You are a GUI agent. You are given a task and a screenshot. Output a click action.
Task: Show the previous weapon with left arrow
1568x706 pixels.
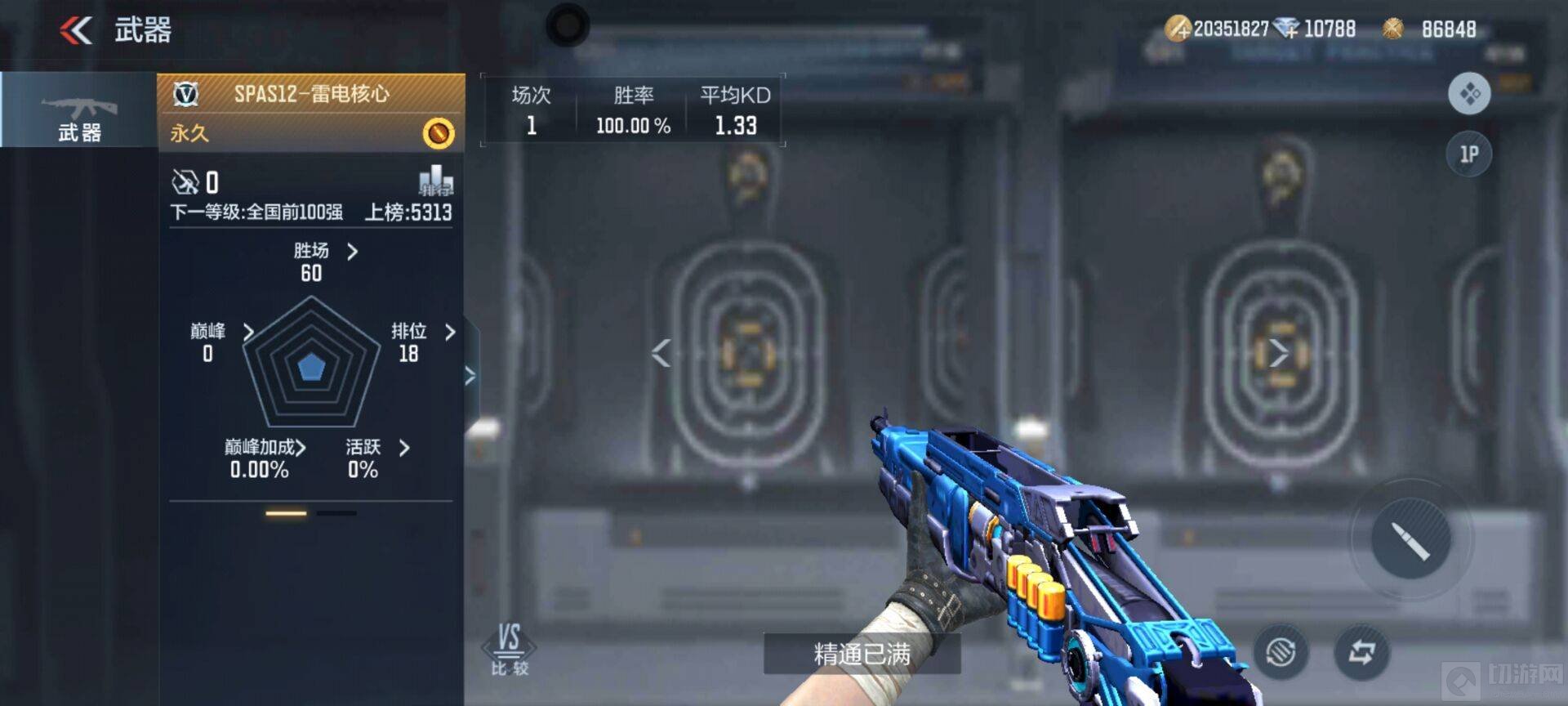(661, 353)
